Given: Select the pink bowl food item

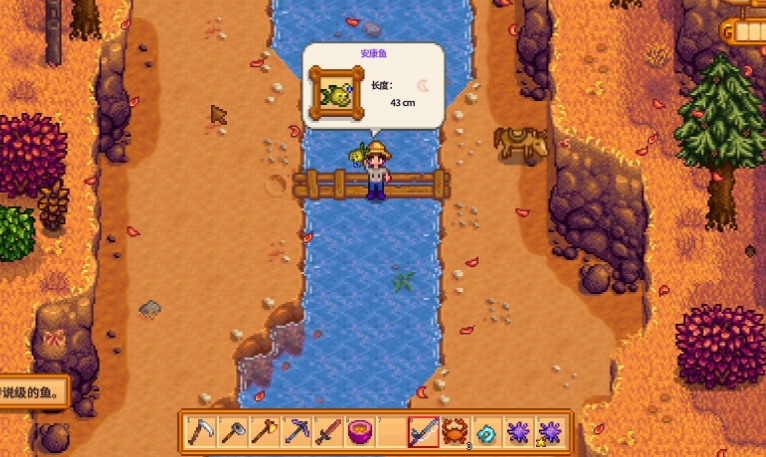Looking at the screenshot, I should (360, 432).
